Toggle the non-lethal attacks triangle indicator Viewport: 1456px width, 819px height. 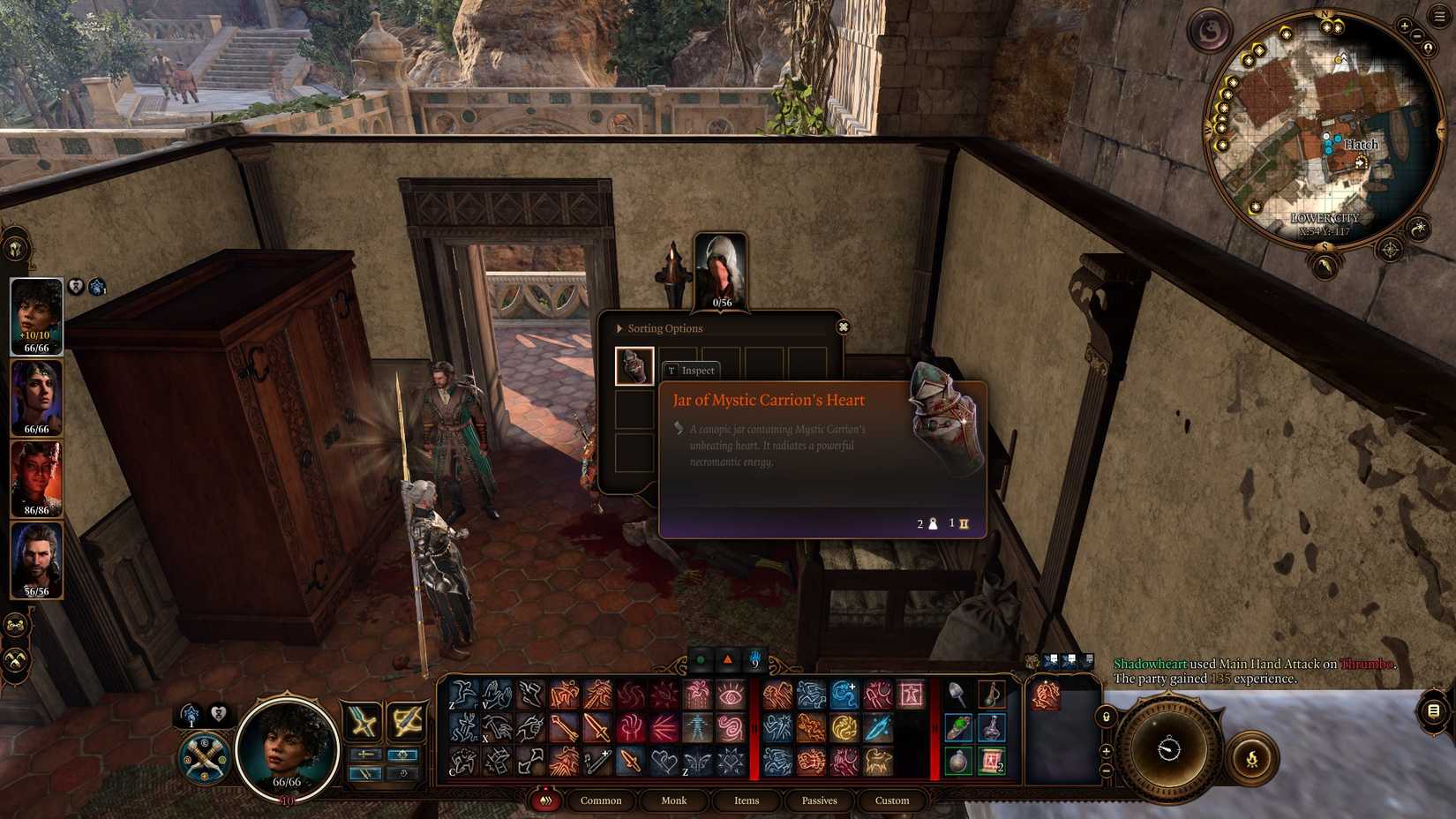click(727, 660)
